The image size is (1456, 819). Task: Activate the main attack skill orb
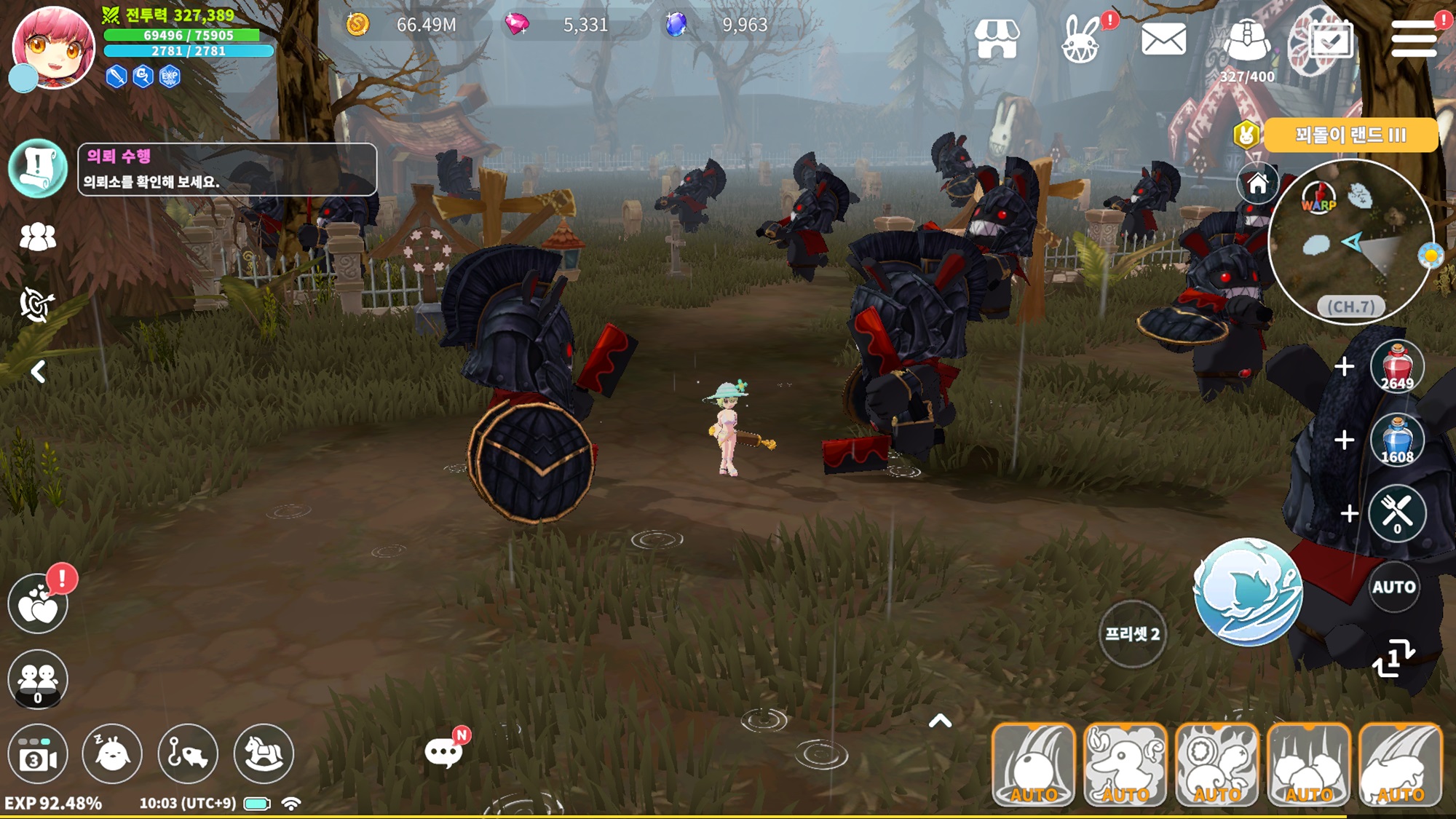1248,592
